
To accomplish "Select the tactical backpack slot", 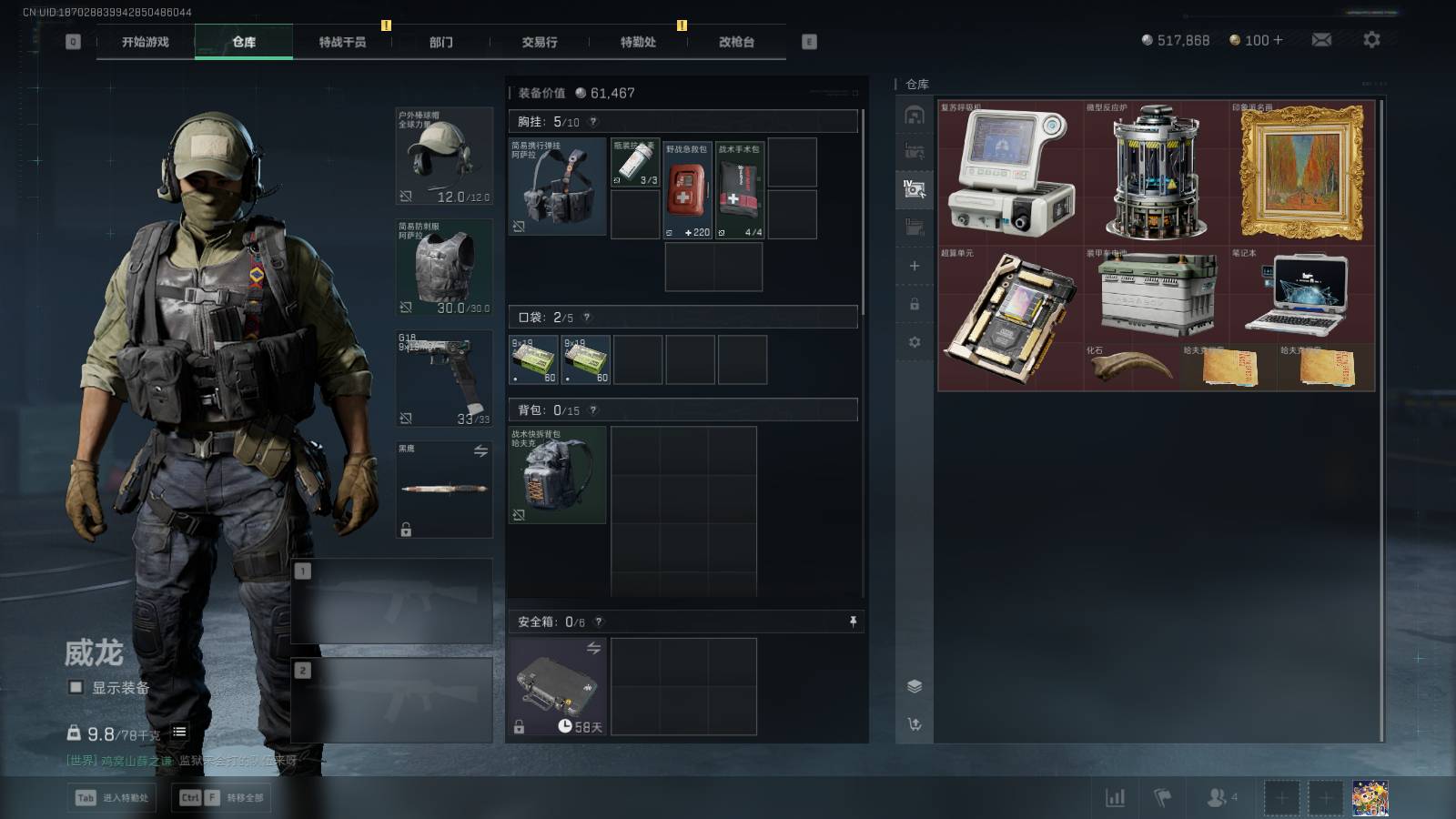I will [x=557, y=475].
